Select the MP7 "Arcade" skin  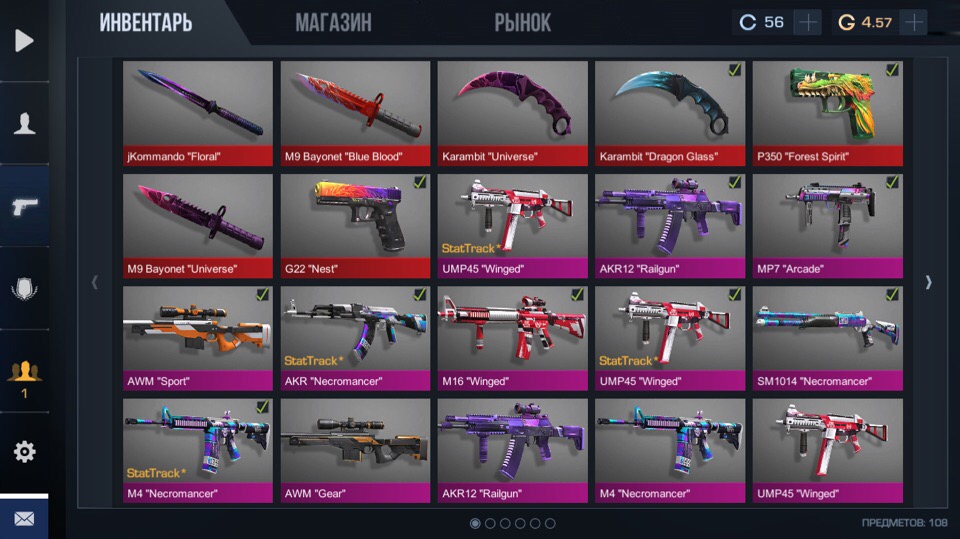click(827, 225)
